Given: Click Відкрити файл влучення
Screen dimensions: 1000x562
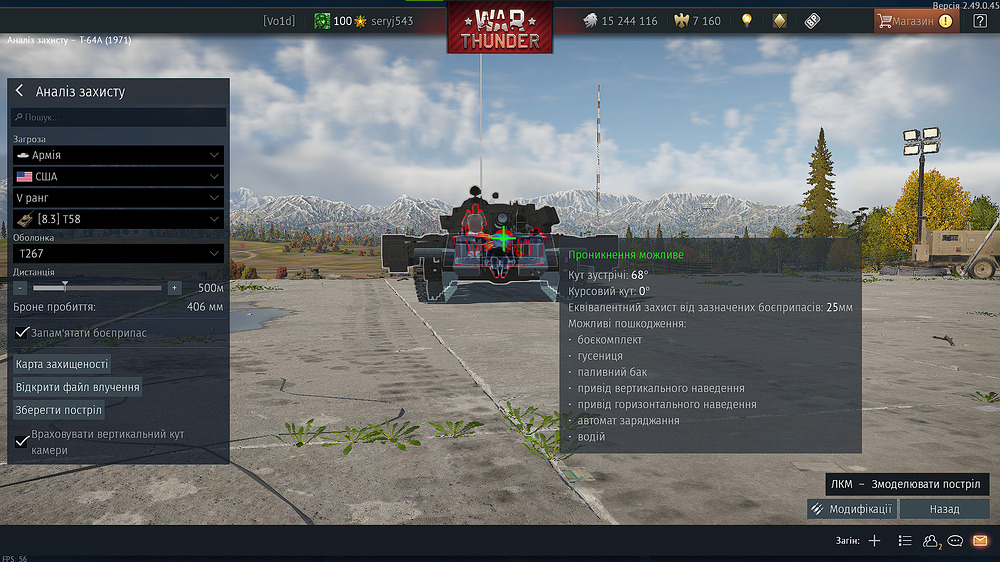Looking at the screenshot, I should point(77,387).
